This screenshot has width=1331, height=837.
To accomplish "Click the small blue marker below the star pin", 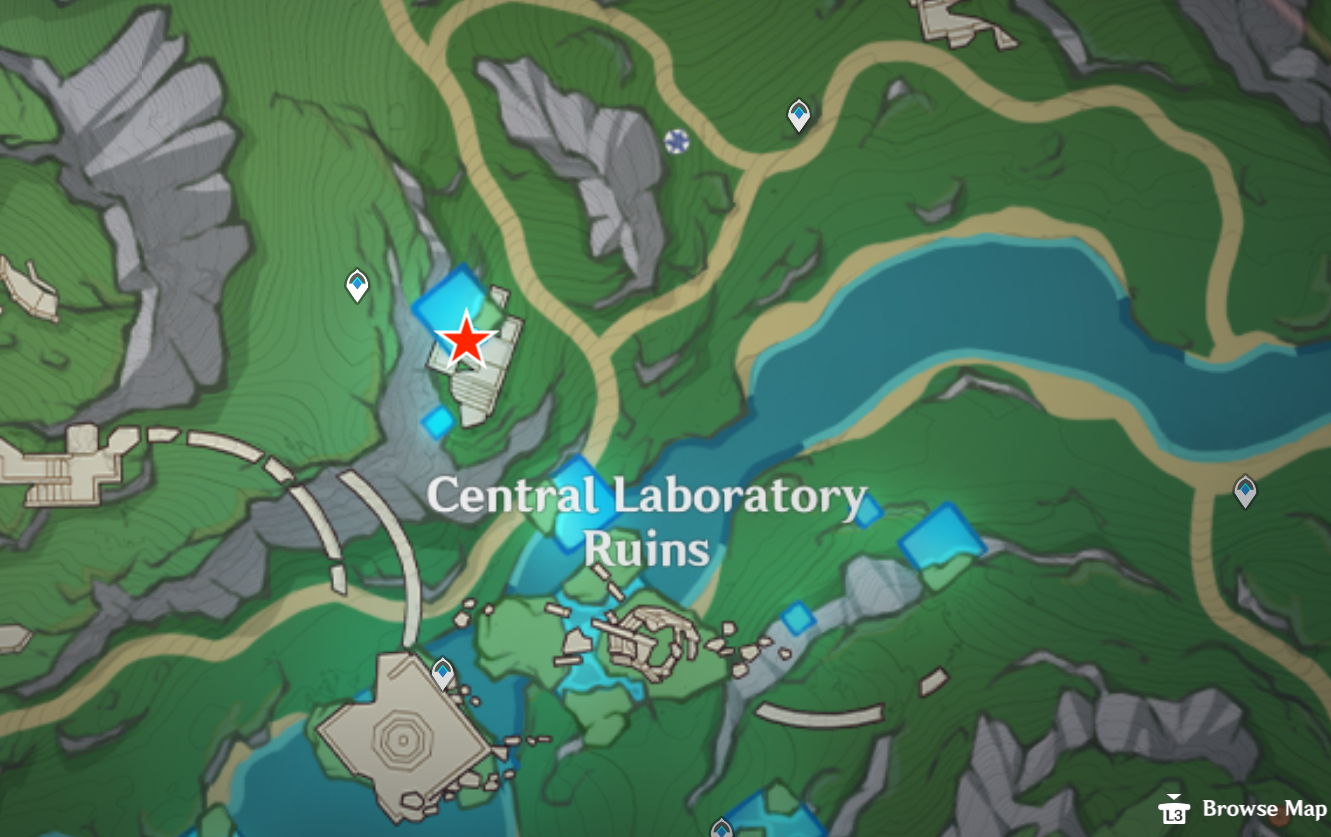I will [x=438, y=423].
